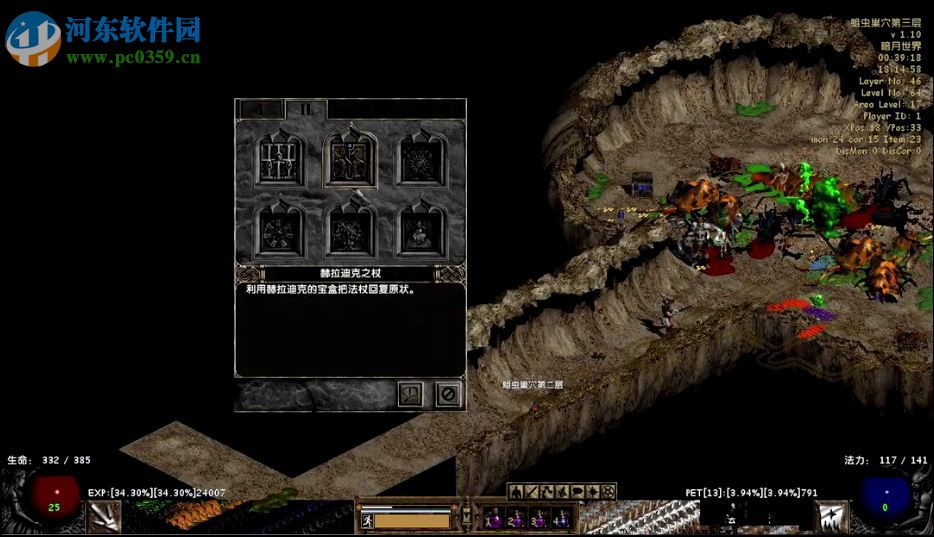This screenshot has width=934, height=537.
Task: Toggle the mini panel arrow button
Action: click(x=465, y=516)
